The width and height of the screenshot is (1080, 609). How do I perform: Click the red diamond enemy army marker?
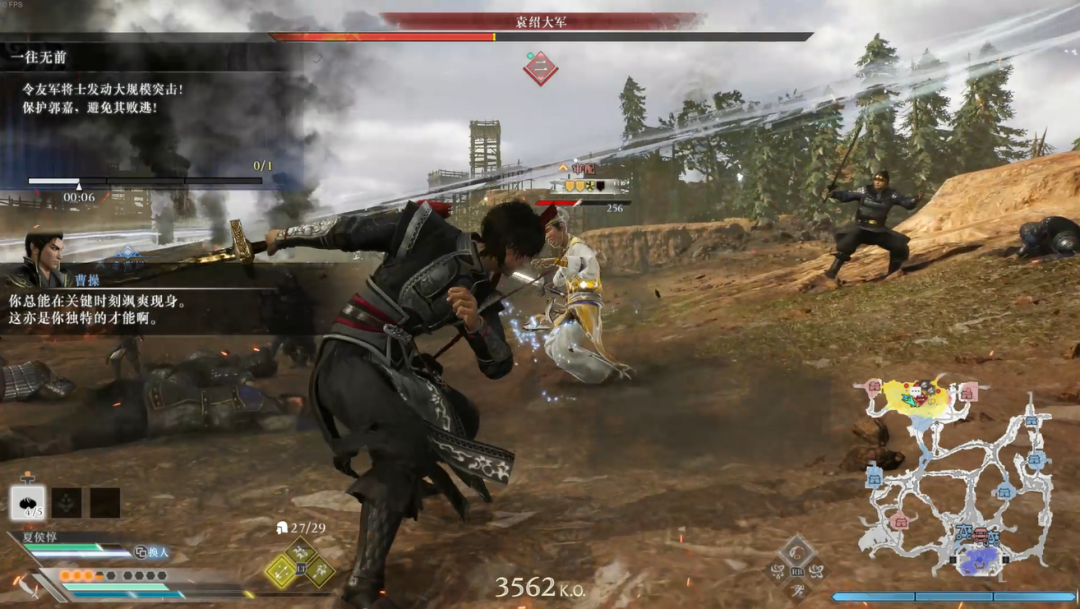540,68
